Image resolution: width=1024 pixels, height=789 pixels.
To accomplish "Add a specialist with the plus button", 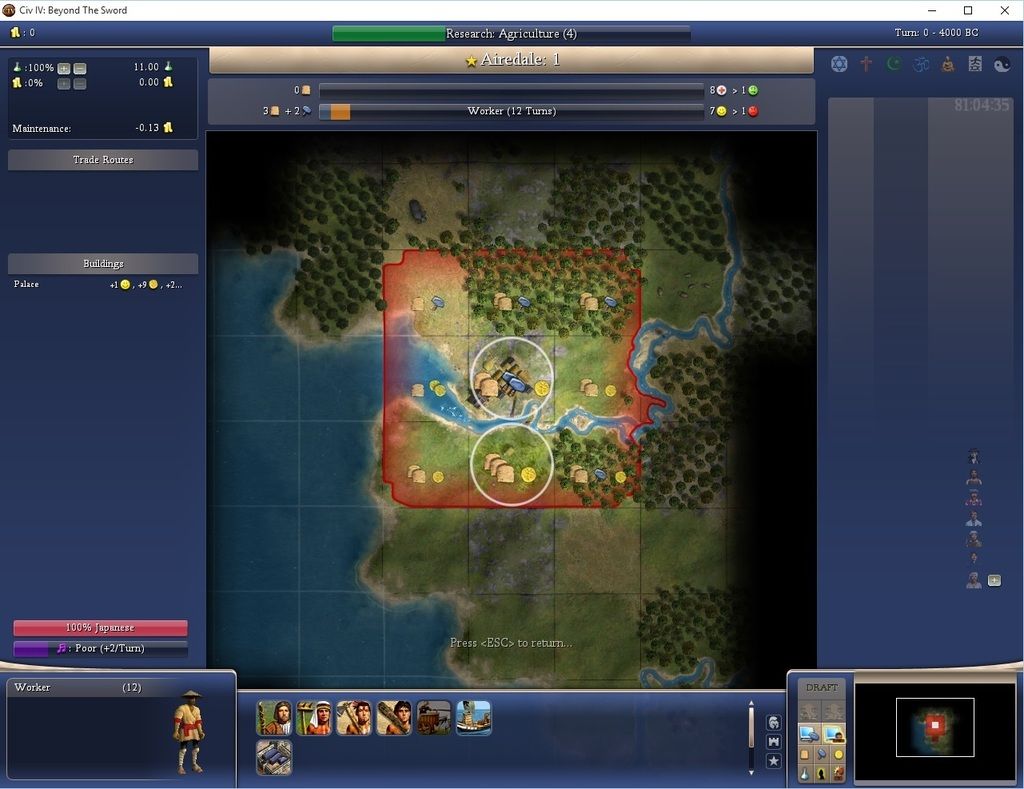I will pos(994,580).
